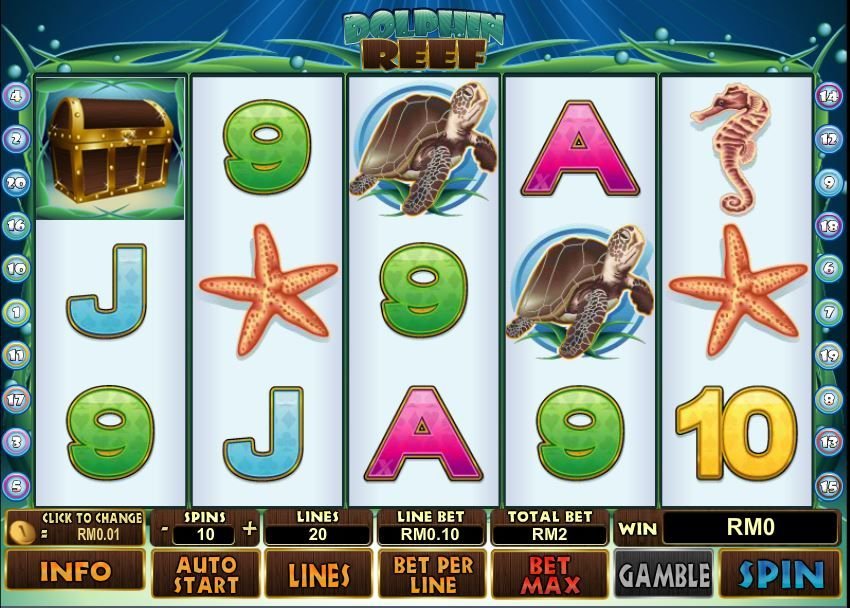This screenshot has width=850, height=608.
Task: Change the bet with BET PER LINE
Action: click(433, 574)
